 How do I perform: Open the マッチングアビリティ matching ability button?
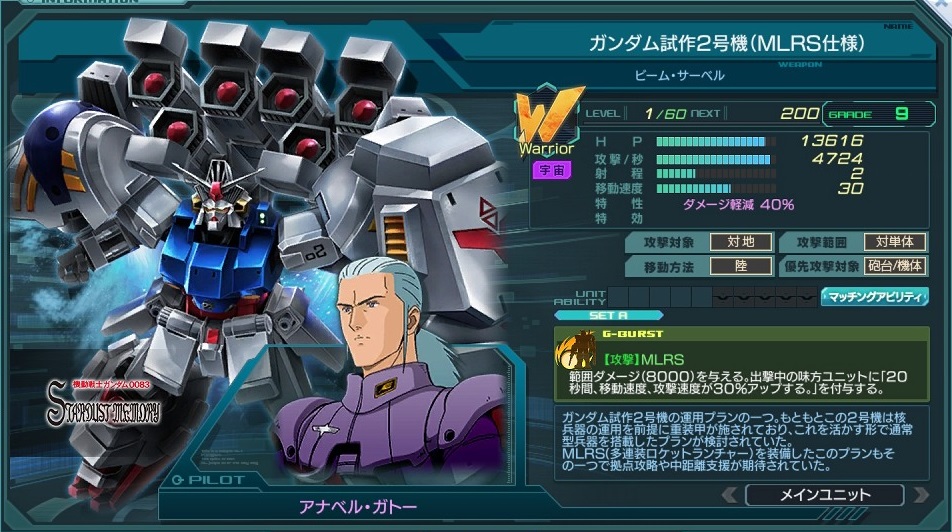(x=873, y=297)
